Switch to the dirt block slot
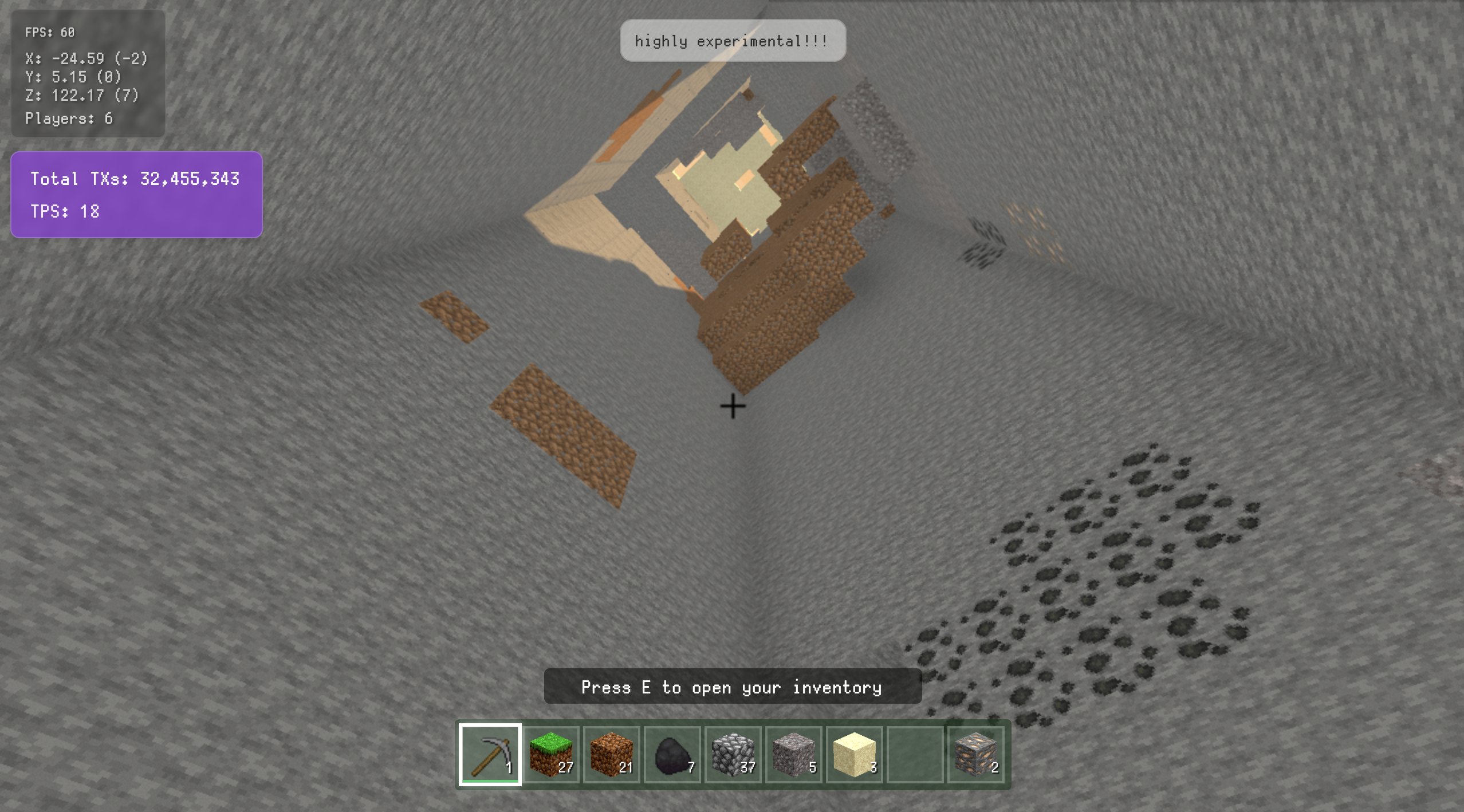Image resolution: width=1464 pixels, height=812 pixels. tap(612, 754)
